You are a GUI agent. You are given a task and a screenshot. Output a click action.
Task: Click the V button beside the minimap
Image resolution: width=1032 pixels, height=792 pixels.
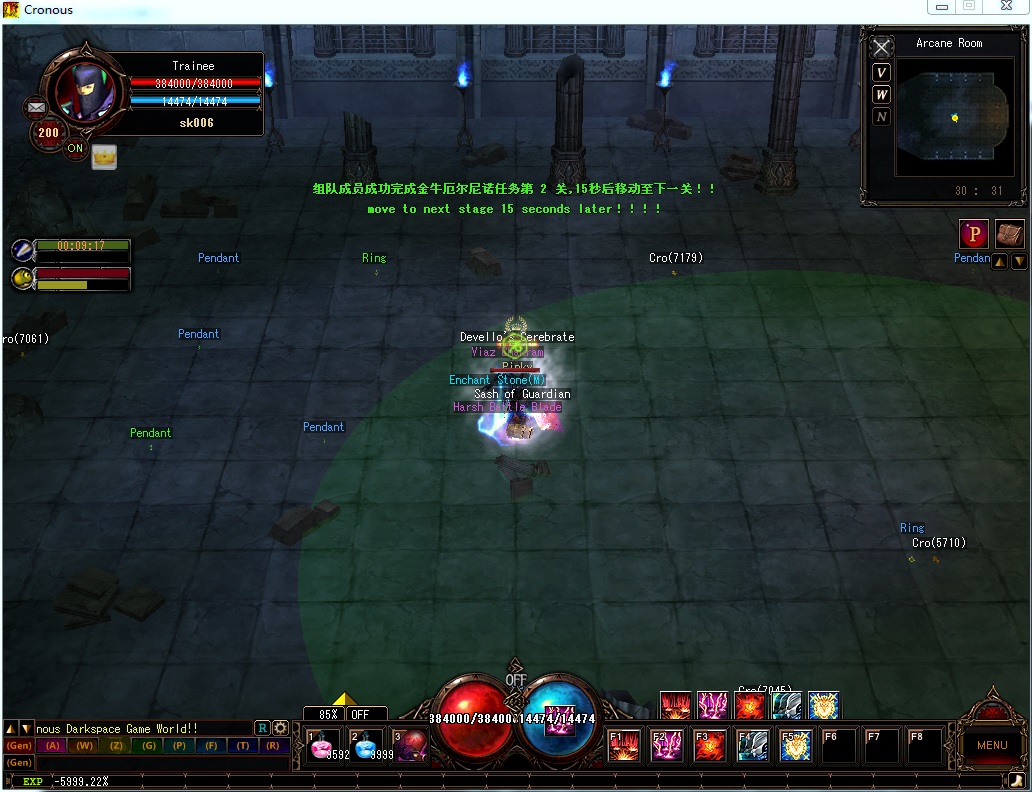[x=881, y=72]
